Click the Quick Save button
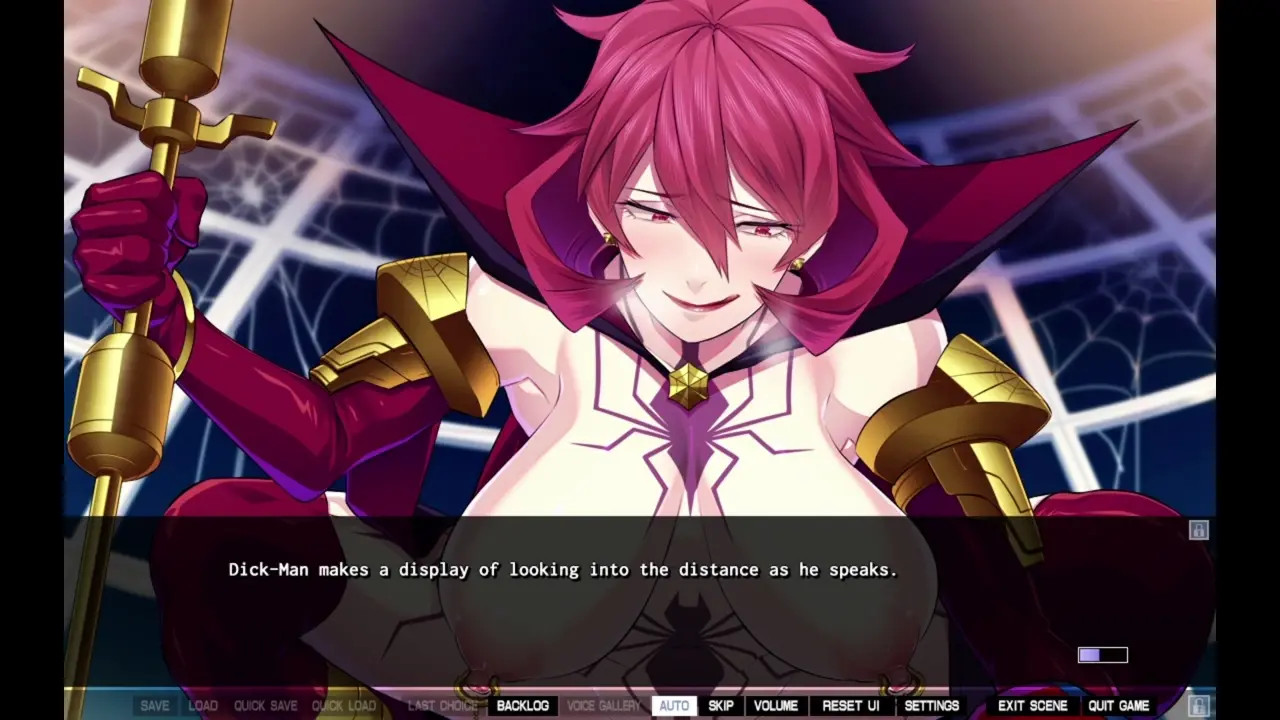 pos(265,706)
